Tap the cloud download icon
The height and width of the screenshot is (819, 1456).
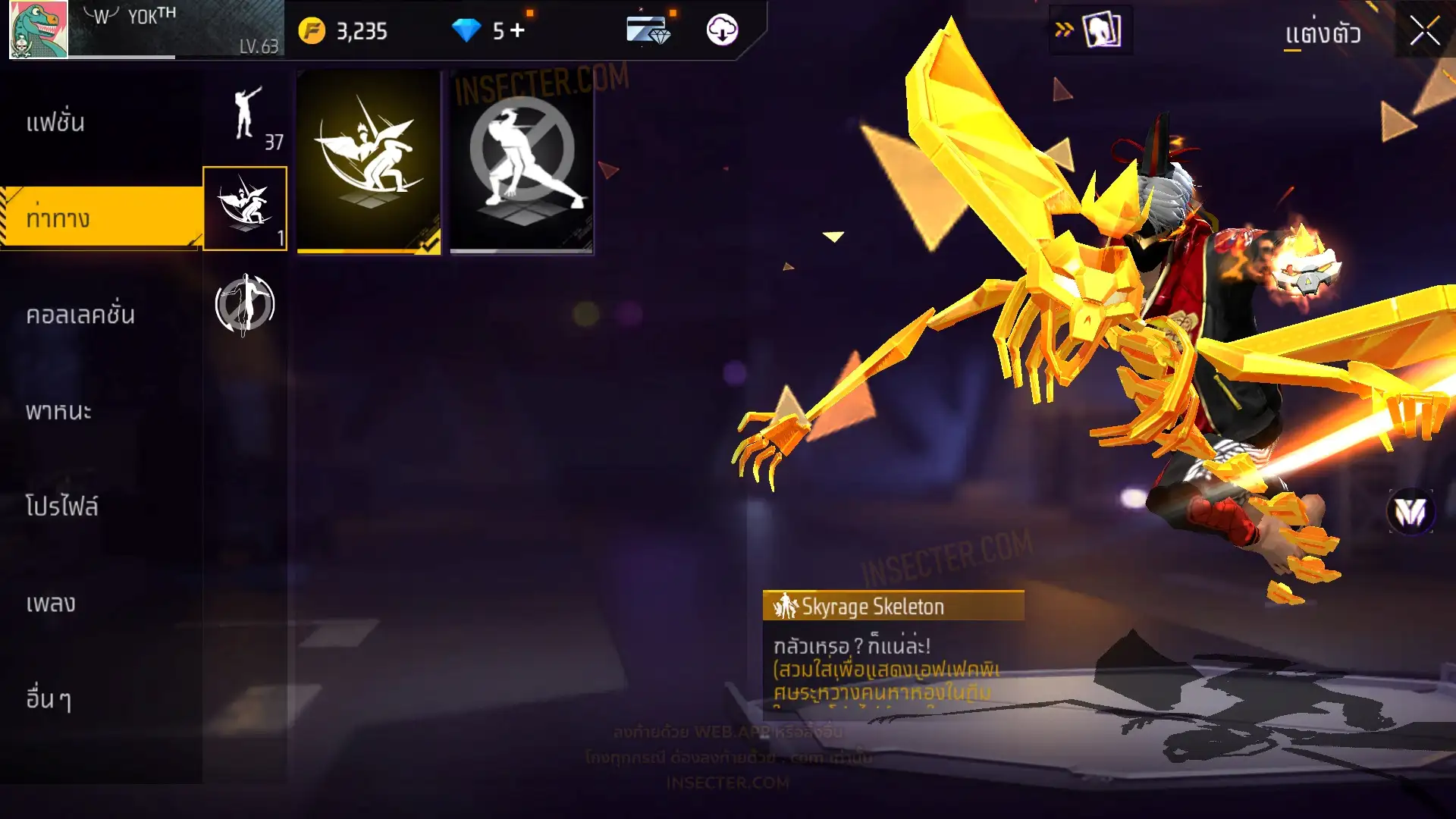pos(722,30)
